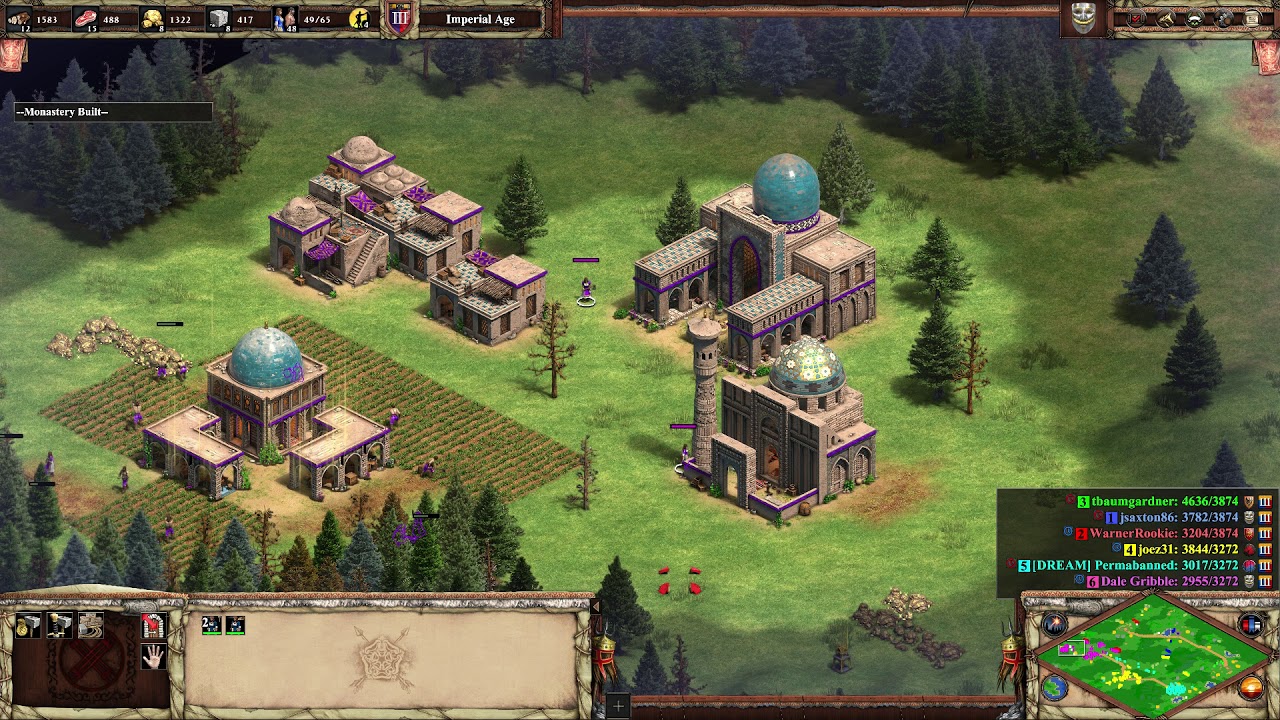
Task: Click the red flag command icon
Action: 153,626
